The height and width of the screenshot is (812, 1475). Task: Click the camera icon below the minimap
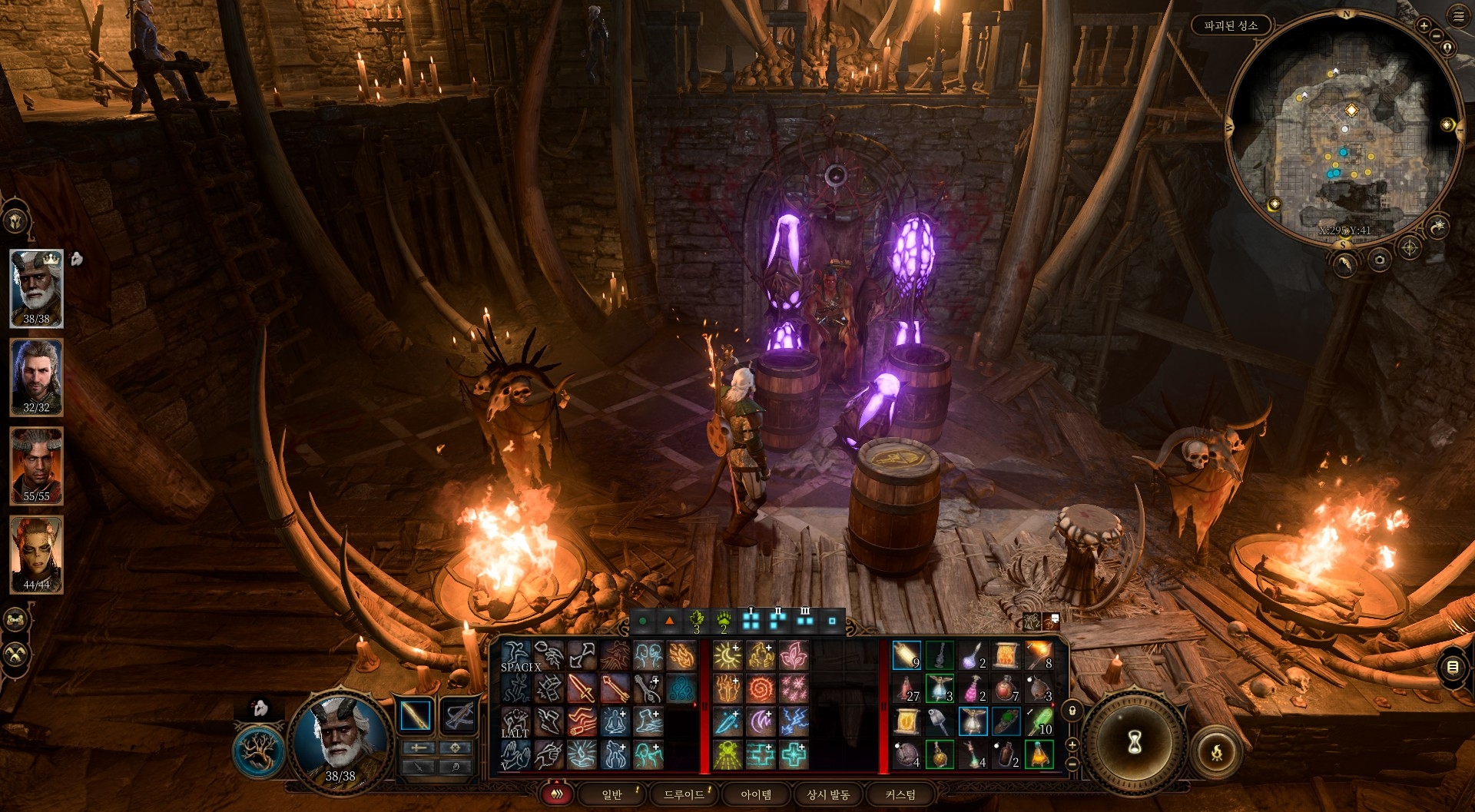(1380, 260)
